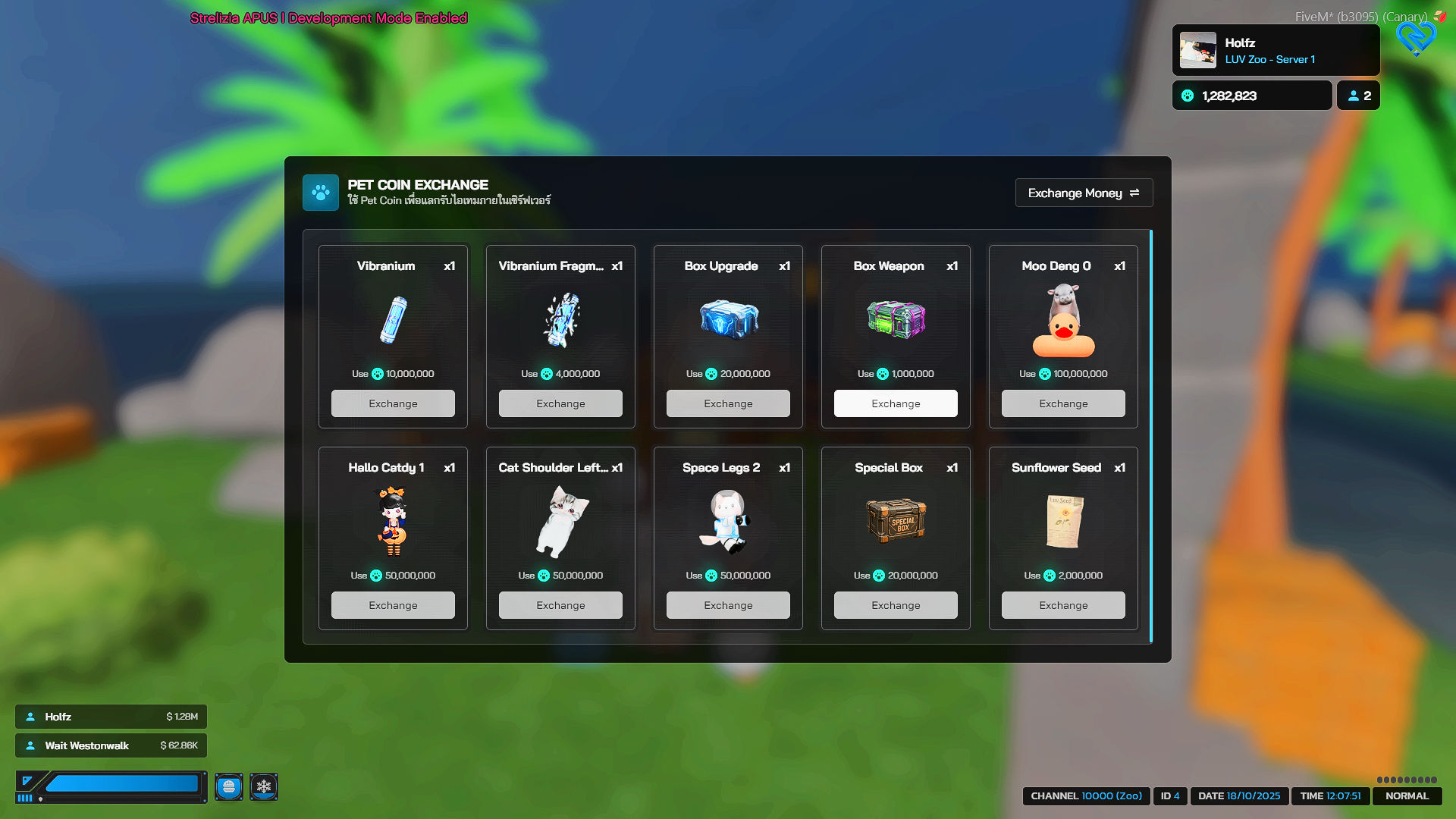The image size is (1456, 819).
Task: Select Holfz row in the player list
Action: point(111,717)
